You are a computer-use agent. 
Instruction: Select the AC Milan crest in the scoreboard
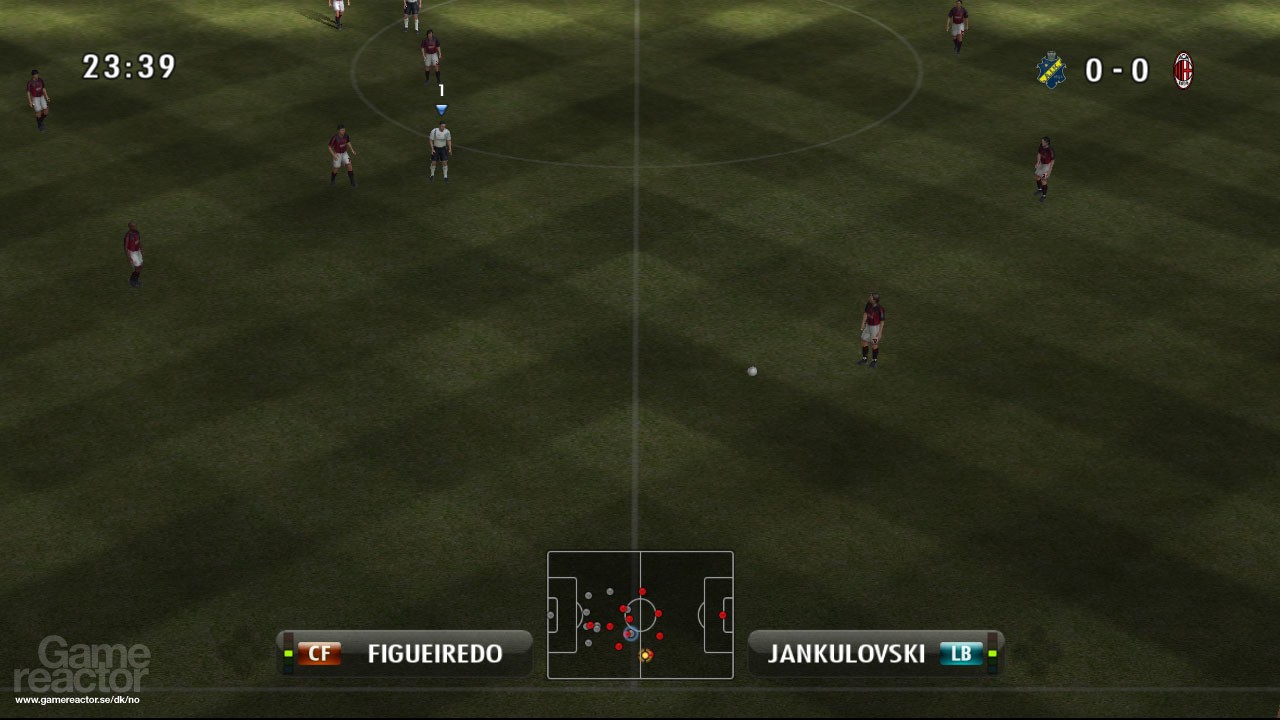[x=1184, y=70]
